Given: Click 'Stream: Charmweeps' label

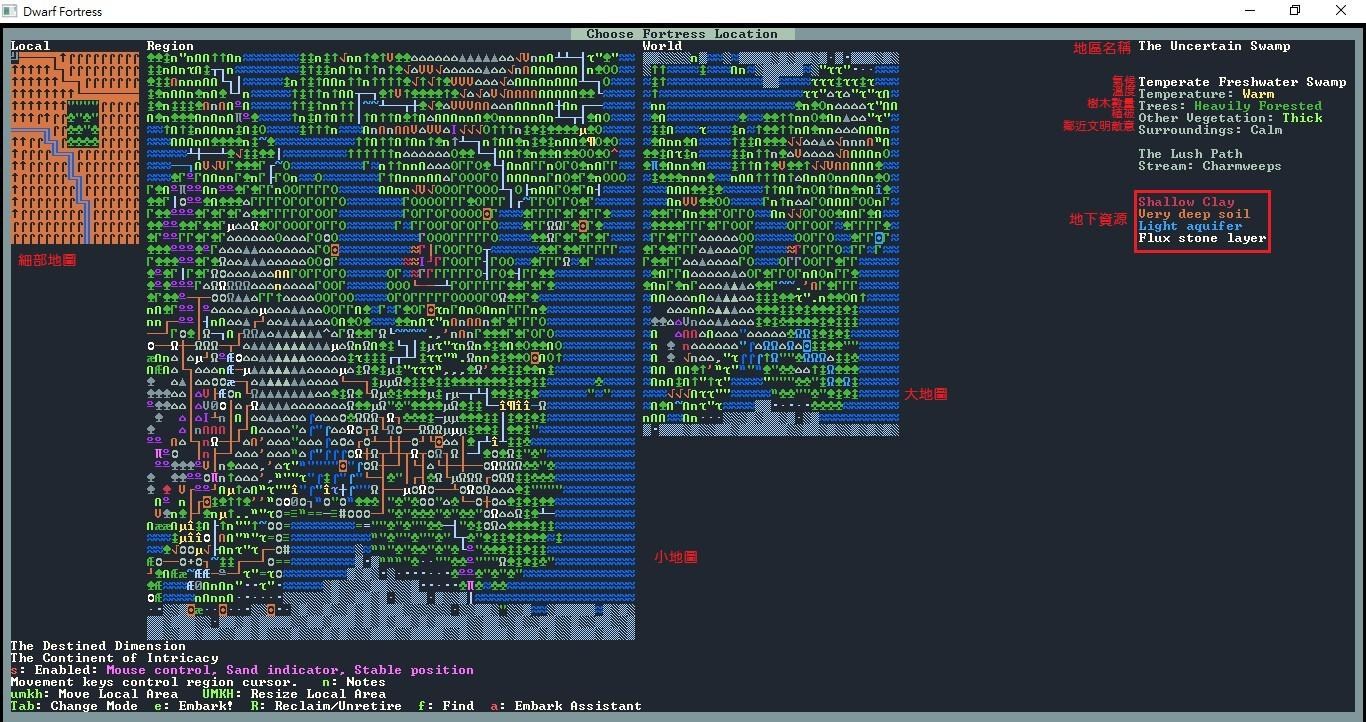Looking at the screenshot, I should [x=1209, y=165].
